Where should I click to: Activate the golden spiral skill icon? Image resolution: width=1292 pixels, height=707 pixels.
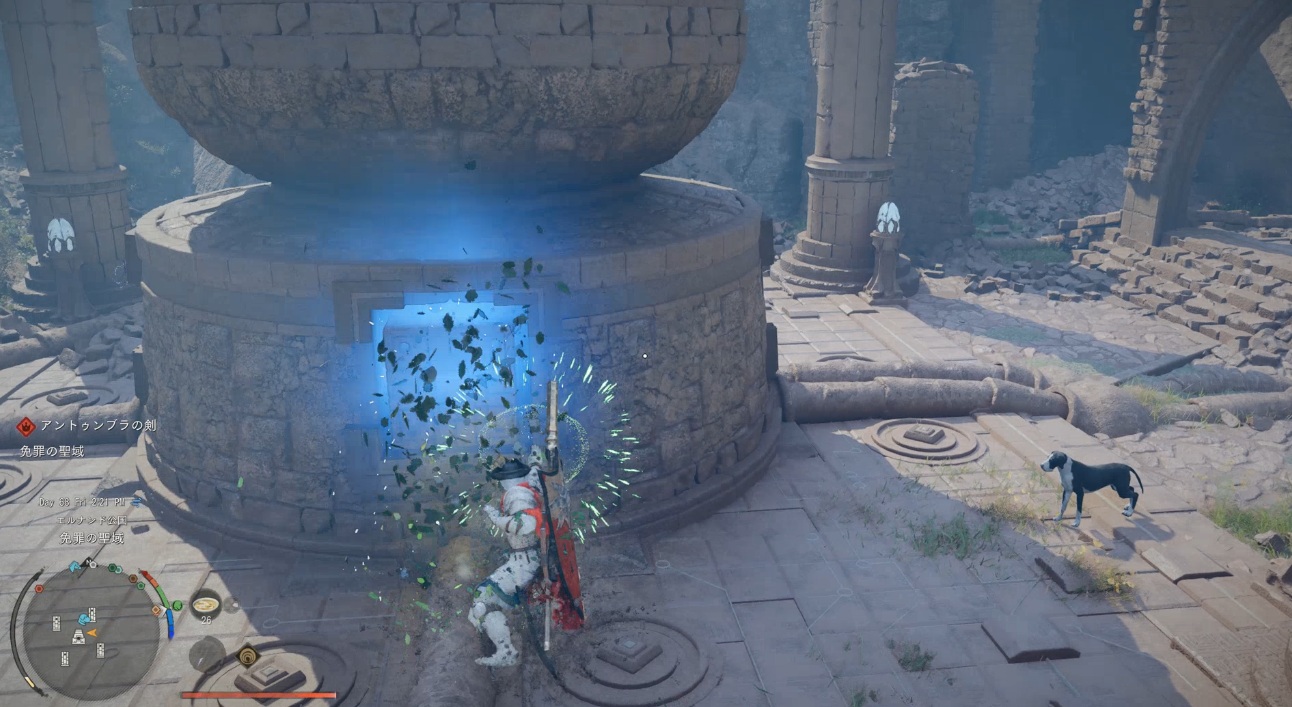point(247,655)
